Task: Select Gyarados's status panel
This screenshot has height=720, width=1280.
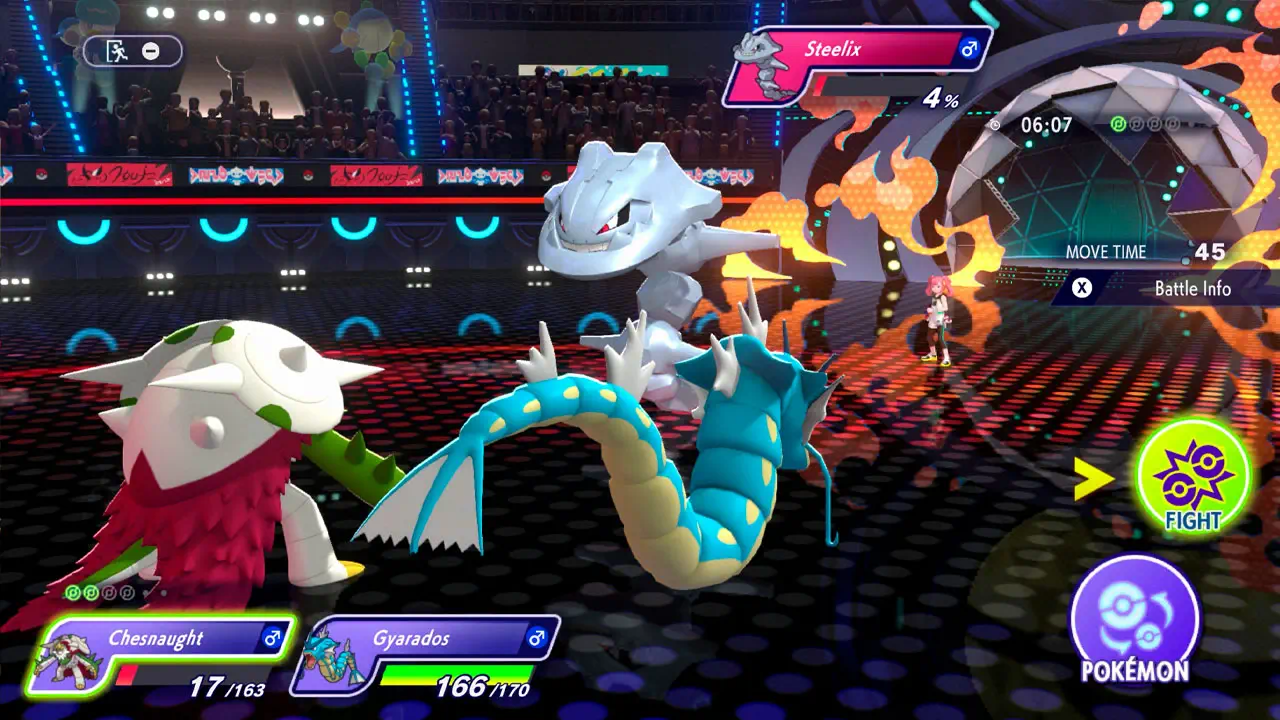Action: pyautogui.click(x=426, y=656)
